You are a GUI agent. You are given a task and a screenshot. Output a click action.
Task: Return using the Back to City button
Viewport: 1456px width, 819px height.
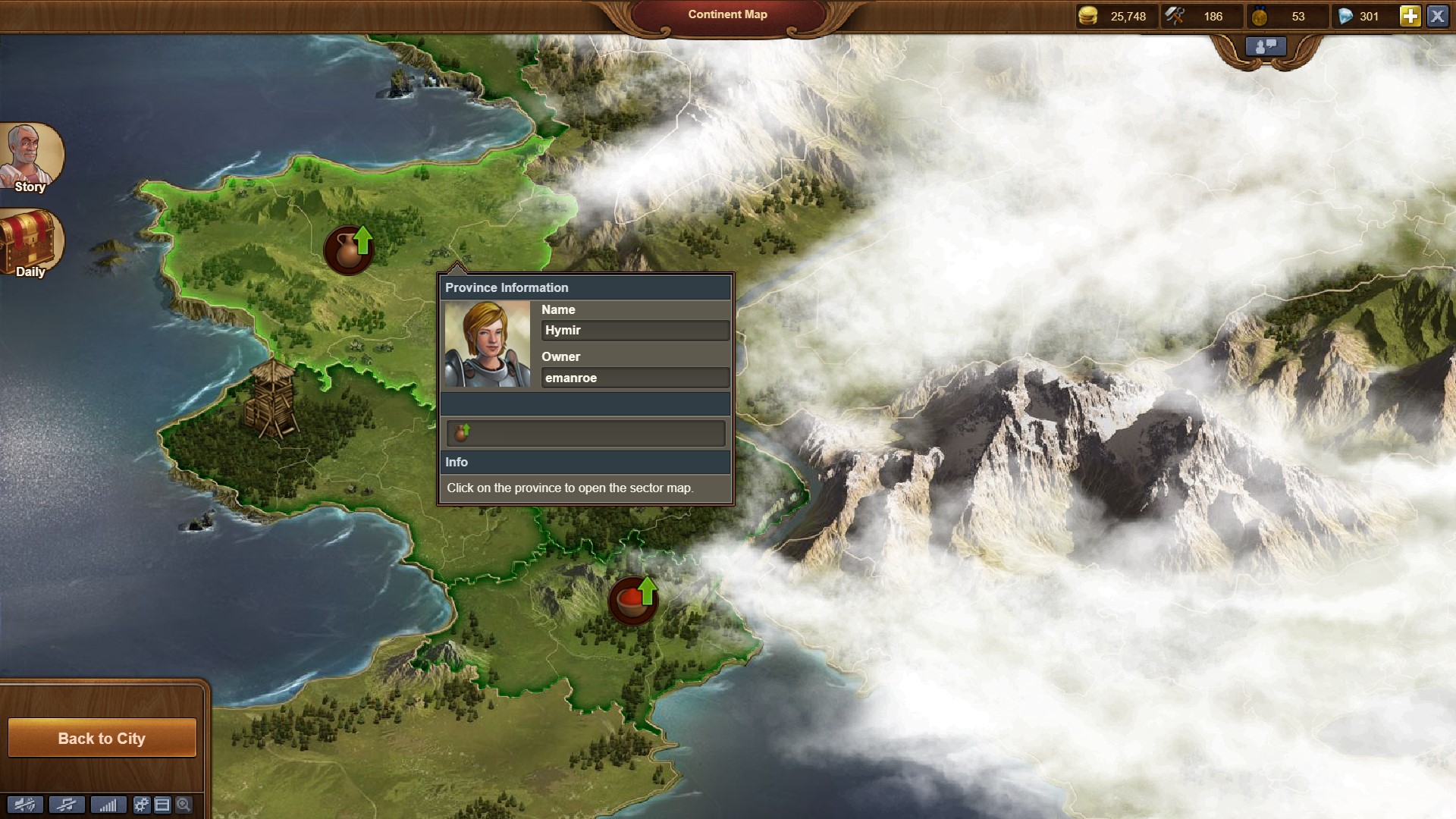[102, 738]
